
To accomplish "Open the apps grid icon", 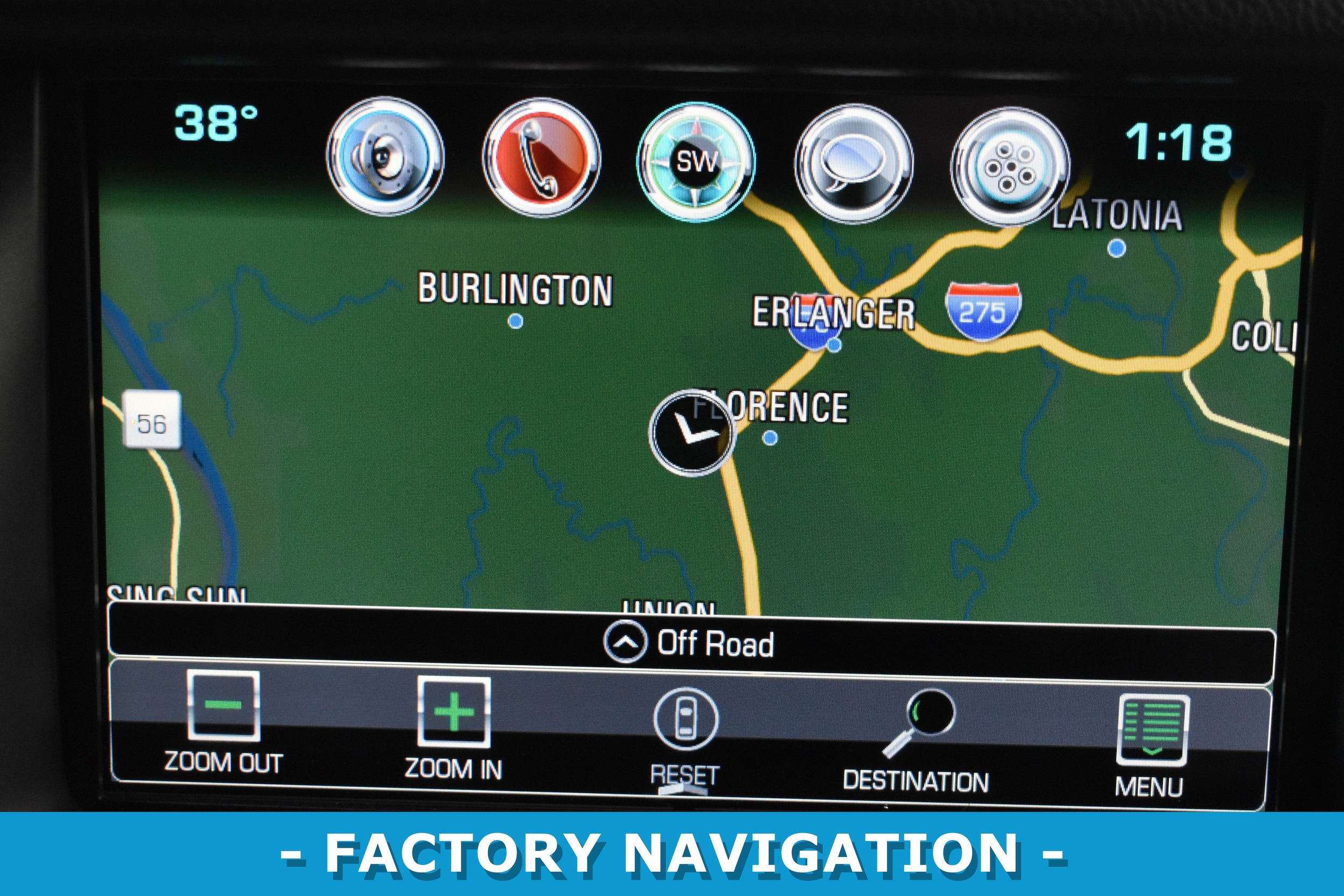I will [x=1010, y=166].
